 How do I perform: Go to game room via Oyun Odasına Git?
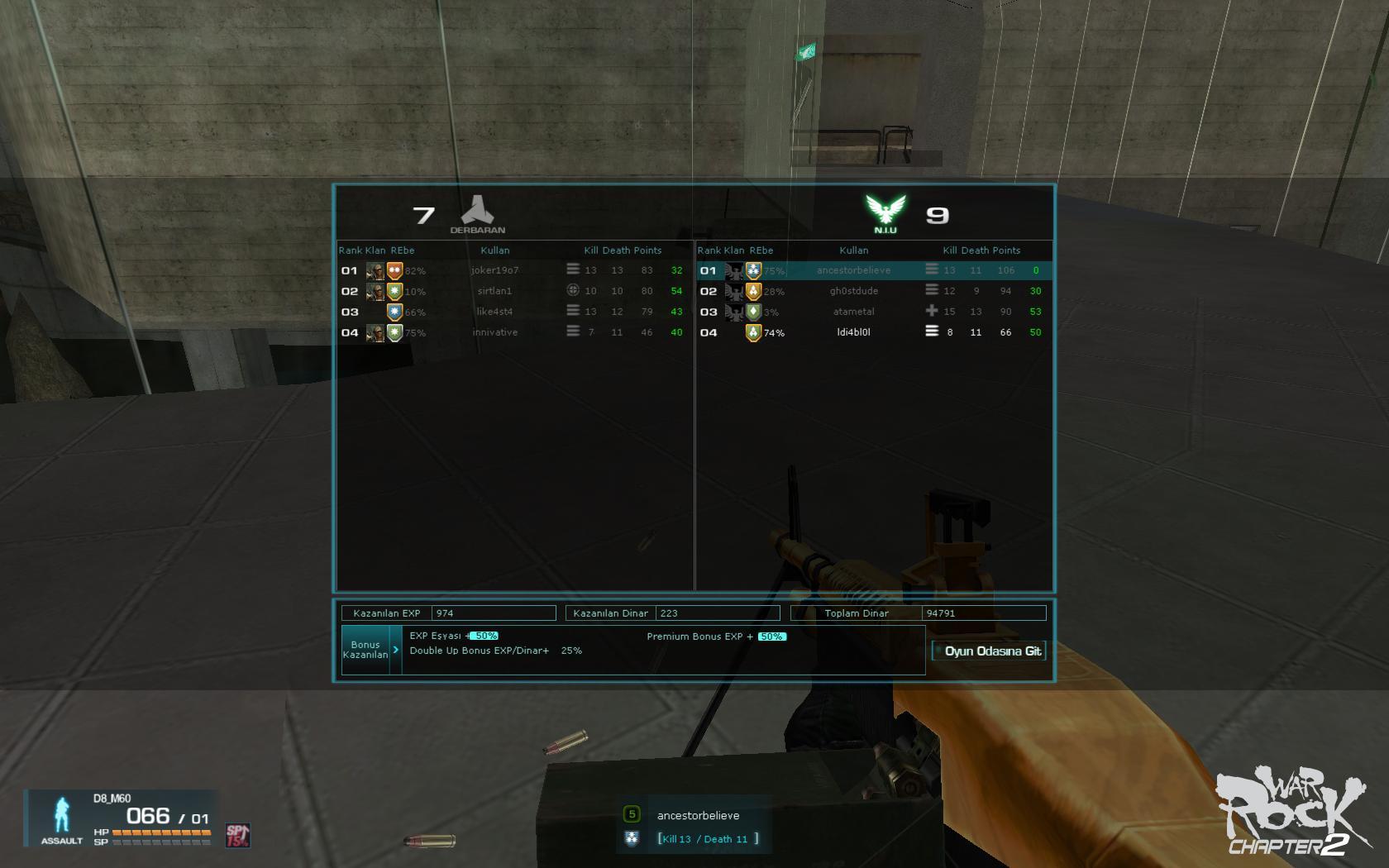coord(990,651)
